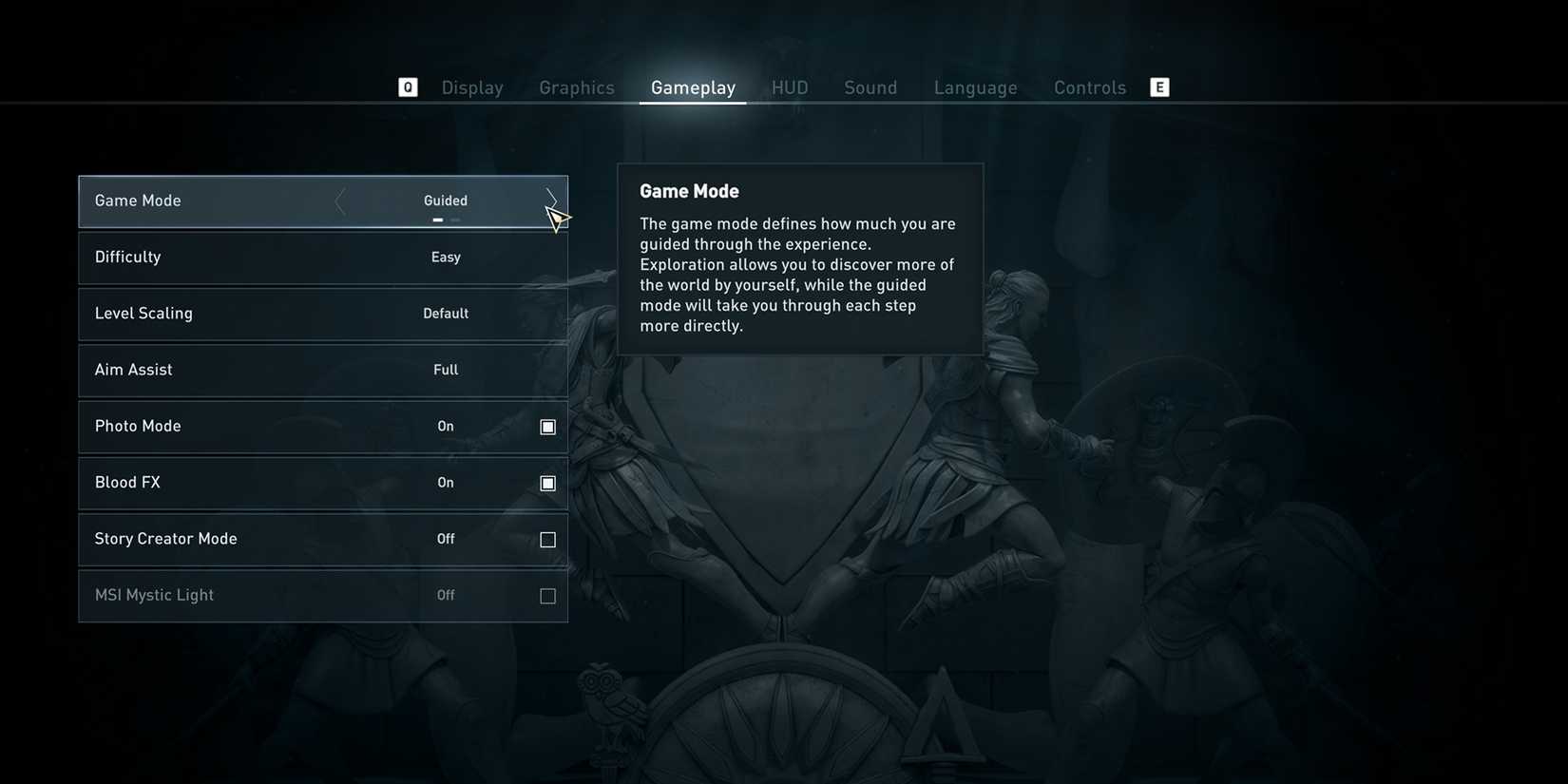Click the Photo Mode checkbox square

pyautogui.click(x=547, y=427)
